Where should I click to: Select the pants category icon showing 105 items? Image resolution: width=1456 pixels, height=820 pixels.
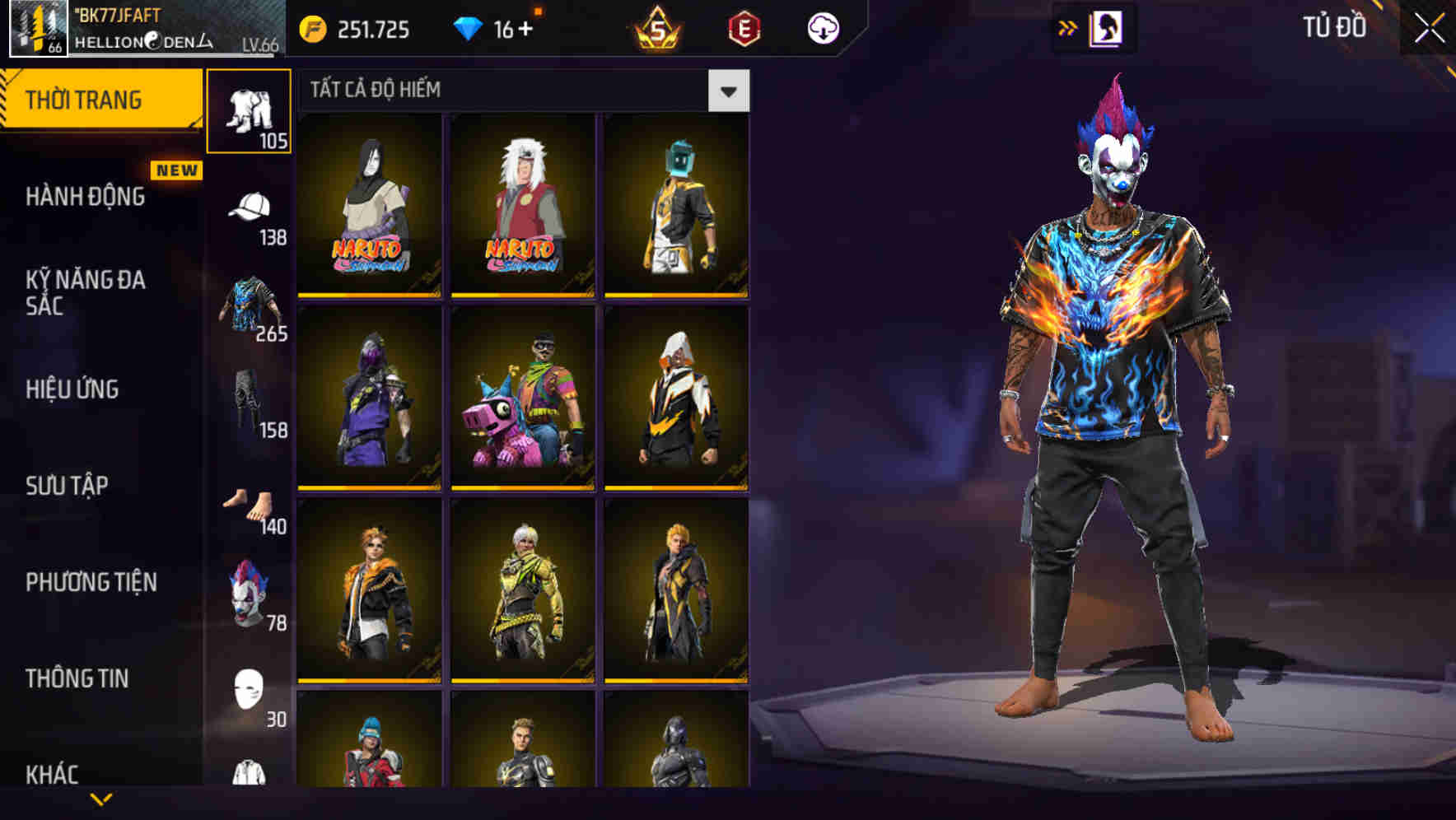tap(250, 107)
